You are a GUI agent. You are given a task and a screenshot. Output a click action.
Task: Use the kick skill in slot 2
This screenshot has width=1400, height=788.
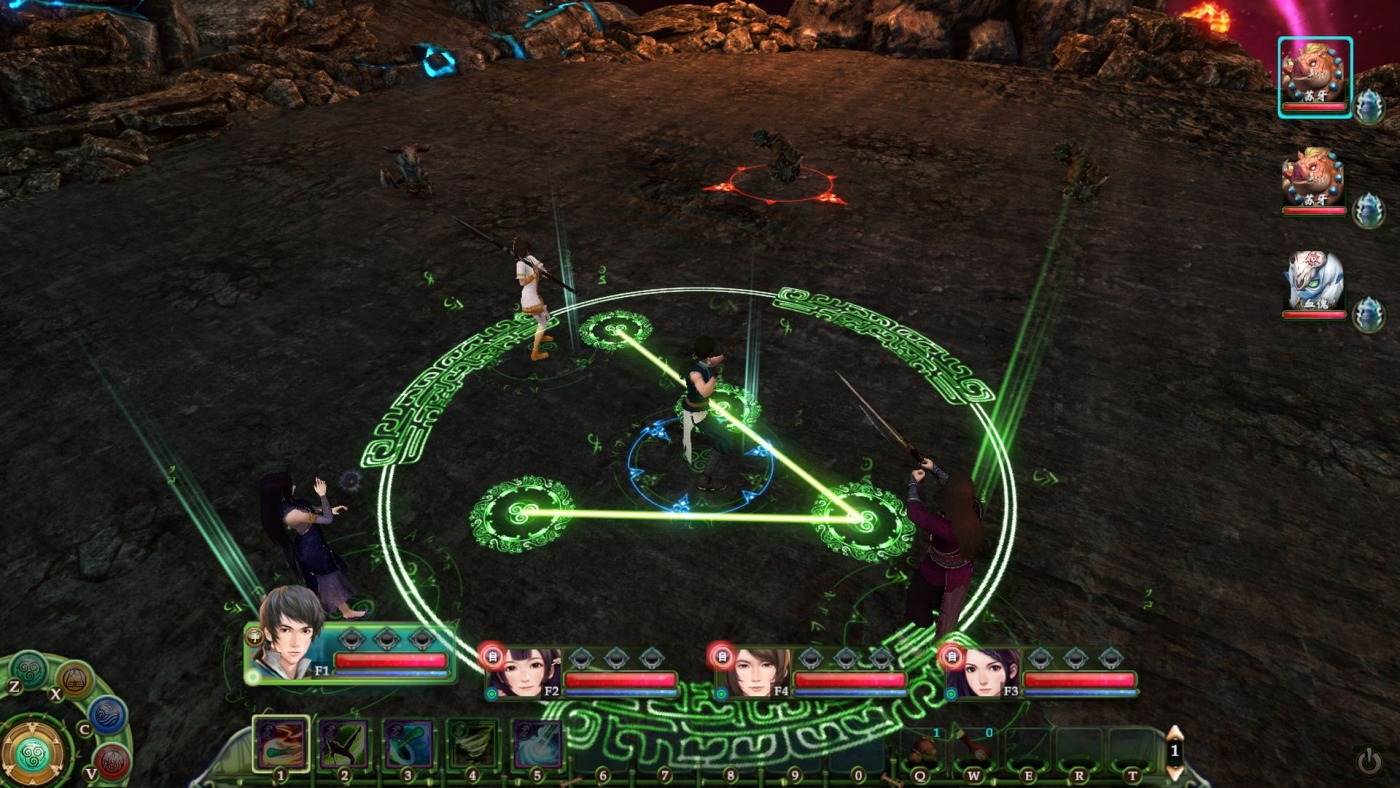pyautogui.click(x=343, y=744)
